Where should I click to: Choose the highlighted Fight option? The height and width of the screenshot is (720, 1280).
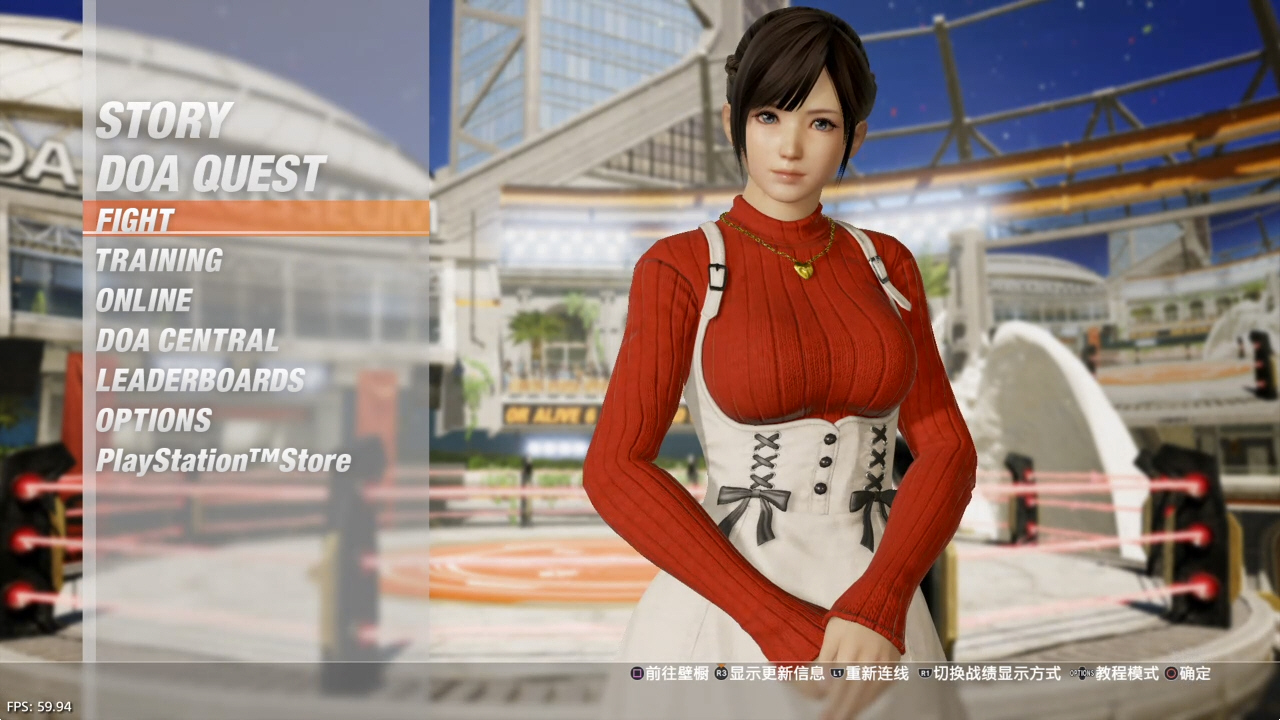(136, 219)
